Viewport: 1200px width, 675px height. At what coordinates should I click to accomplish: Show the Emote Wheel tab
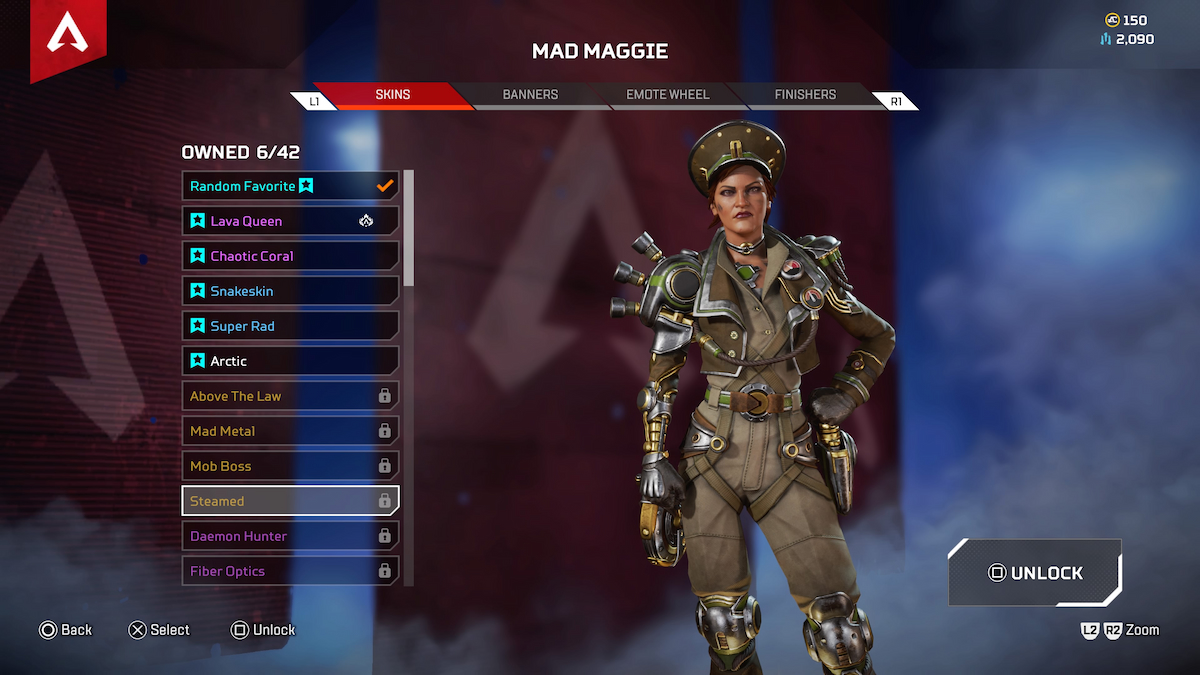tap(667, 95)
